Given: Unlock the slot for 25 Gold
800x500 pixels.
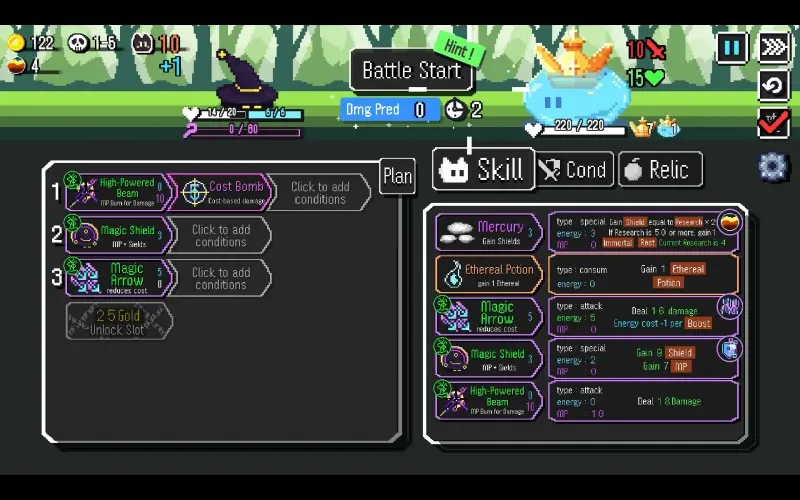Looking at the screenshot, I should pos(119,322).
